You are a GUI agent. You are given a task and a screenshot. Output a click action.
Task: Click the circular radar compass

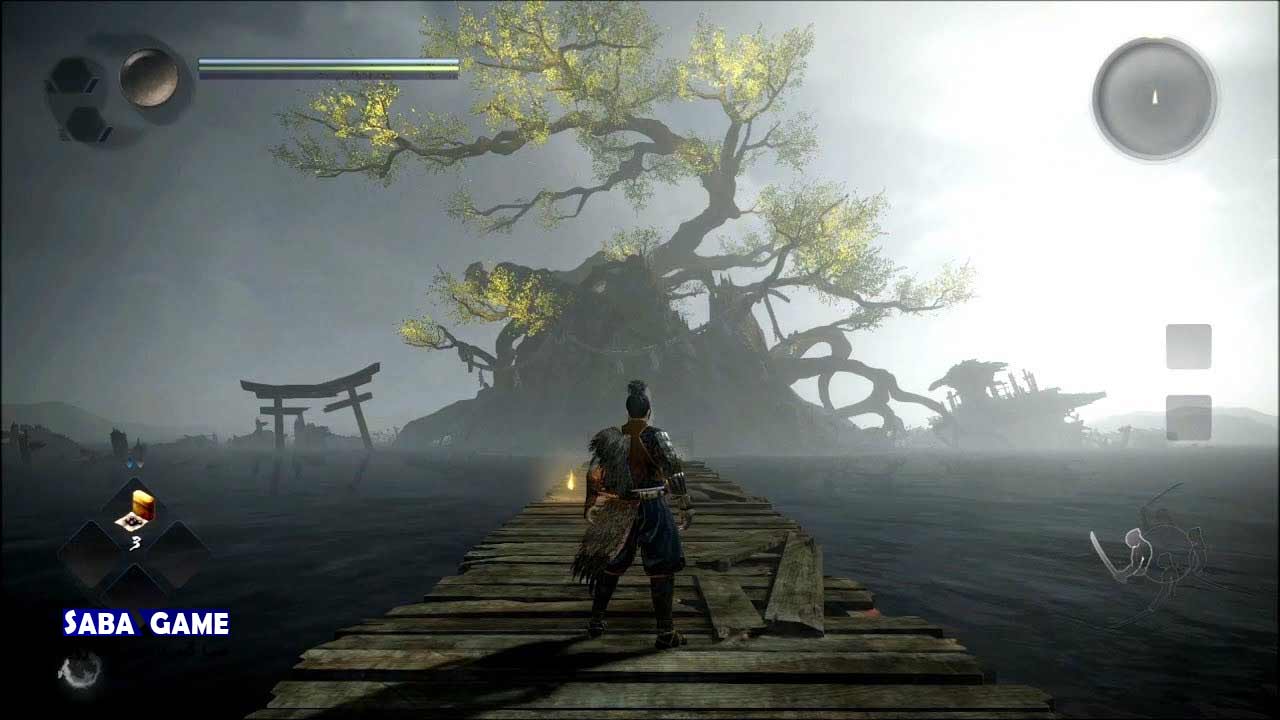click(1154, 98)
